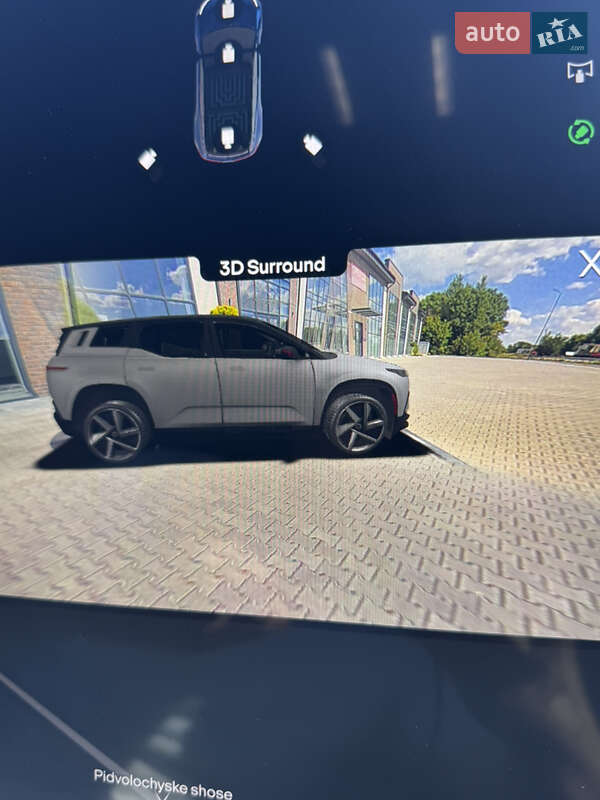
Task: Toggle the green rotating-camera icon
Action: tap(580, 132)
